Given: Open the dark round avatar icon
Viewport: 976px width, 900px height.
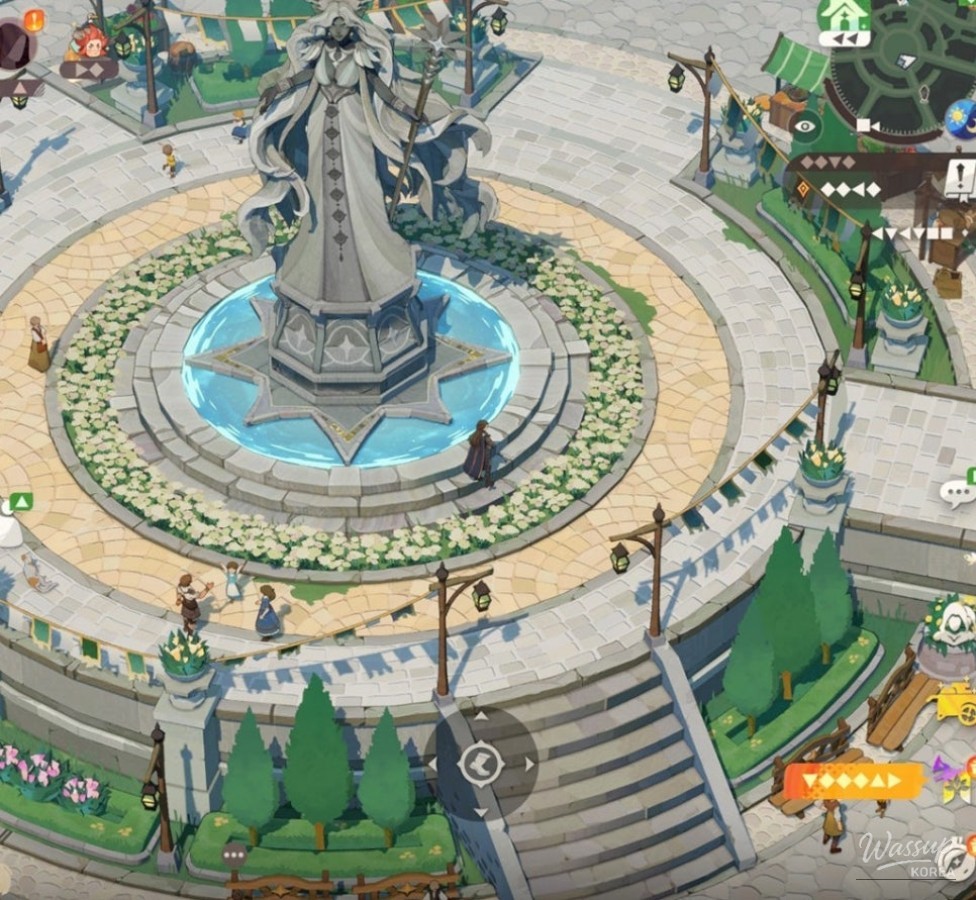Looking at the screenshot, I should click(14, 45).
